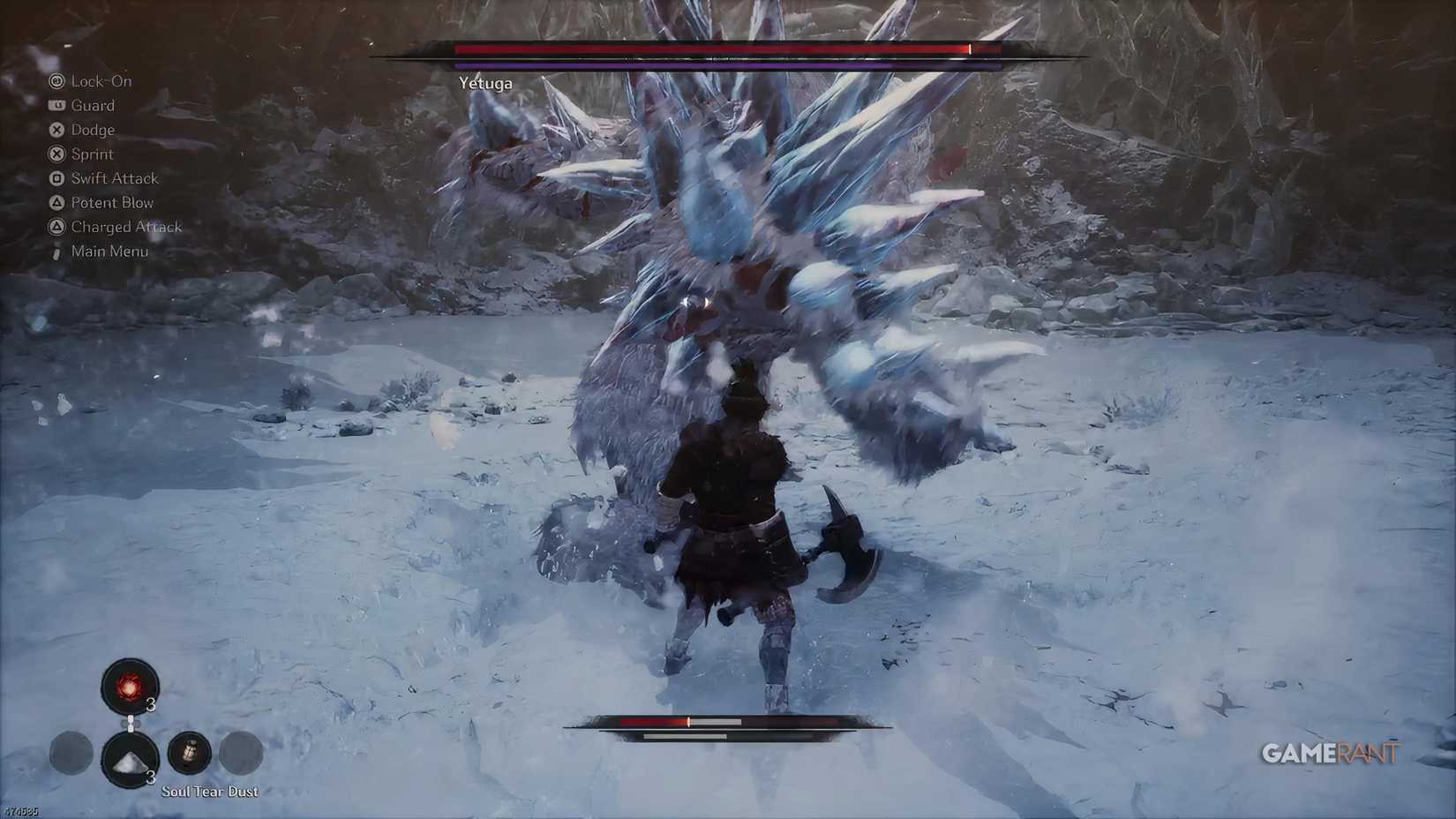1456x819 pixels.
Task: Select the Swift Attack square icon
Action: click(x=56, y=177)
